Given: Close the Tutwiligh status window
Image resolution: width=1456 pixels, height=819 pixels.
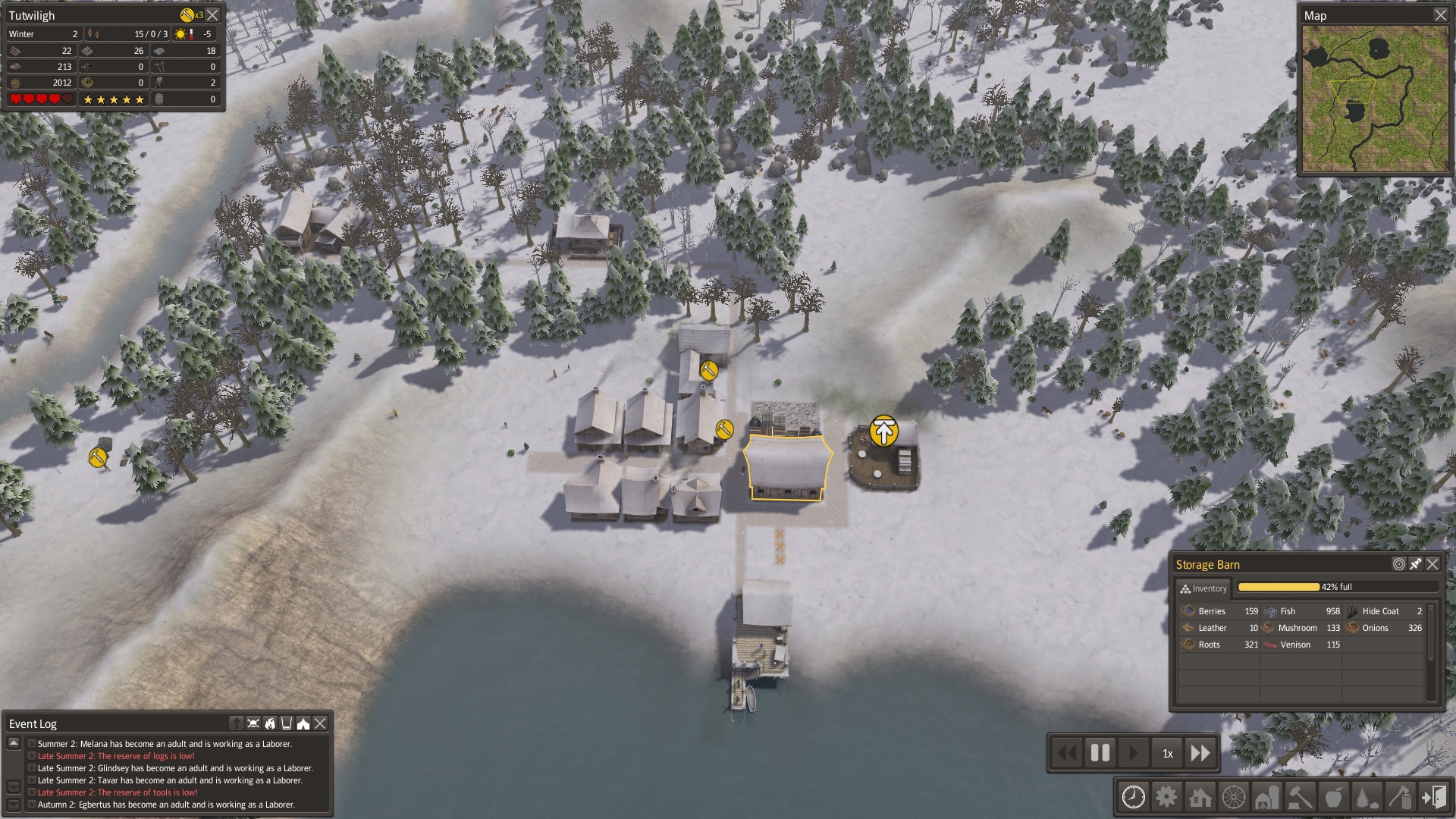Looking at the screenshot, I should (213, 15).
